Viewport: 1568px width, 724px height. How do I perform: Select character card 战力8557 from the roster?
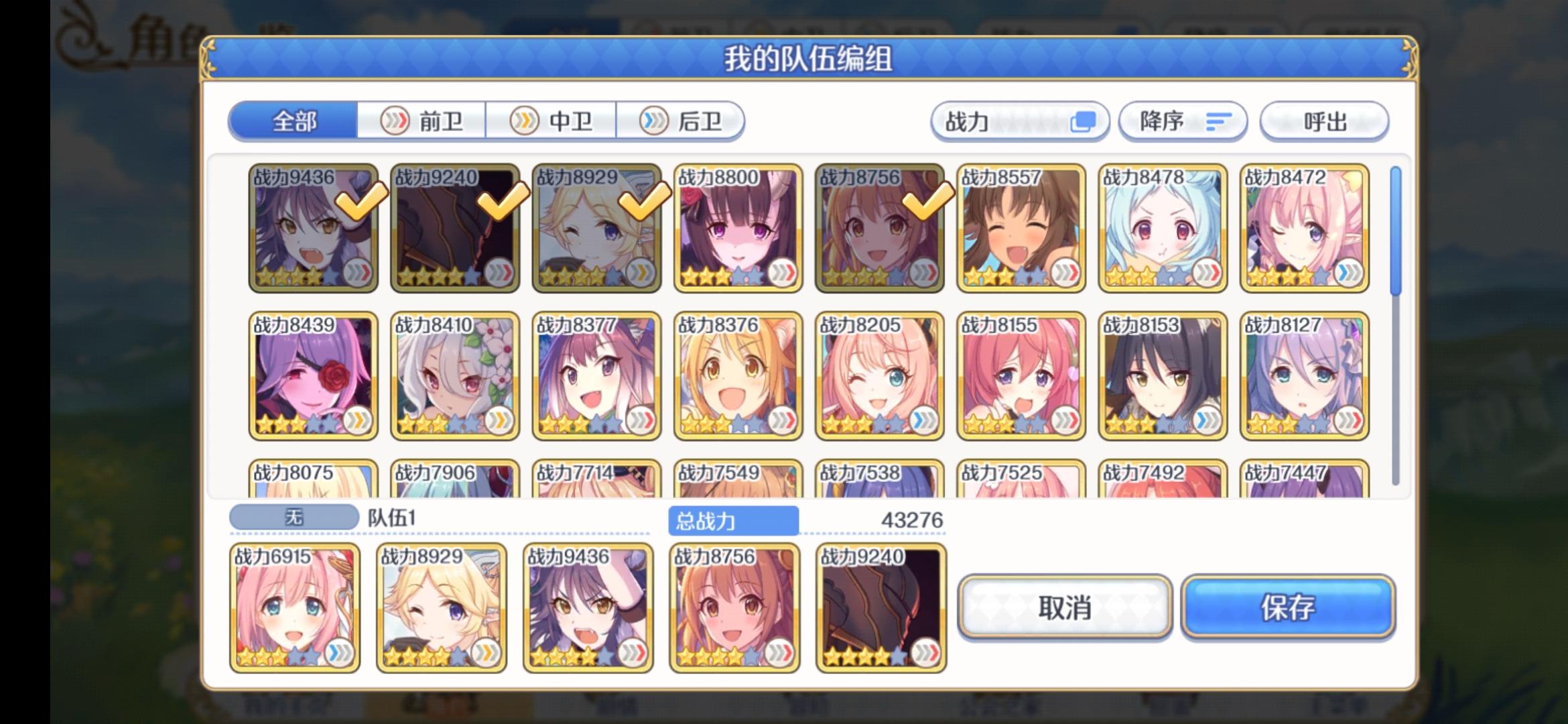coord(1021,231)
